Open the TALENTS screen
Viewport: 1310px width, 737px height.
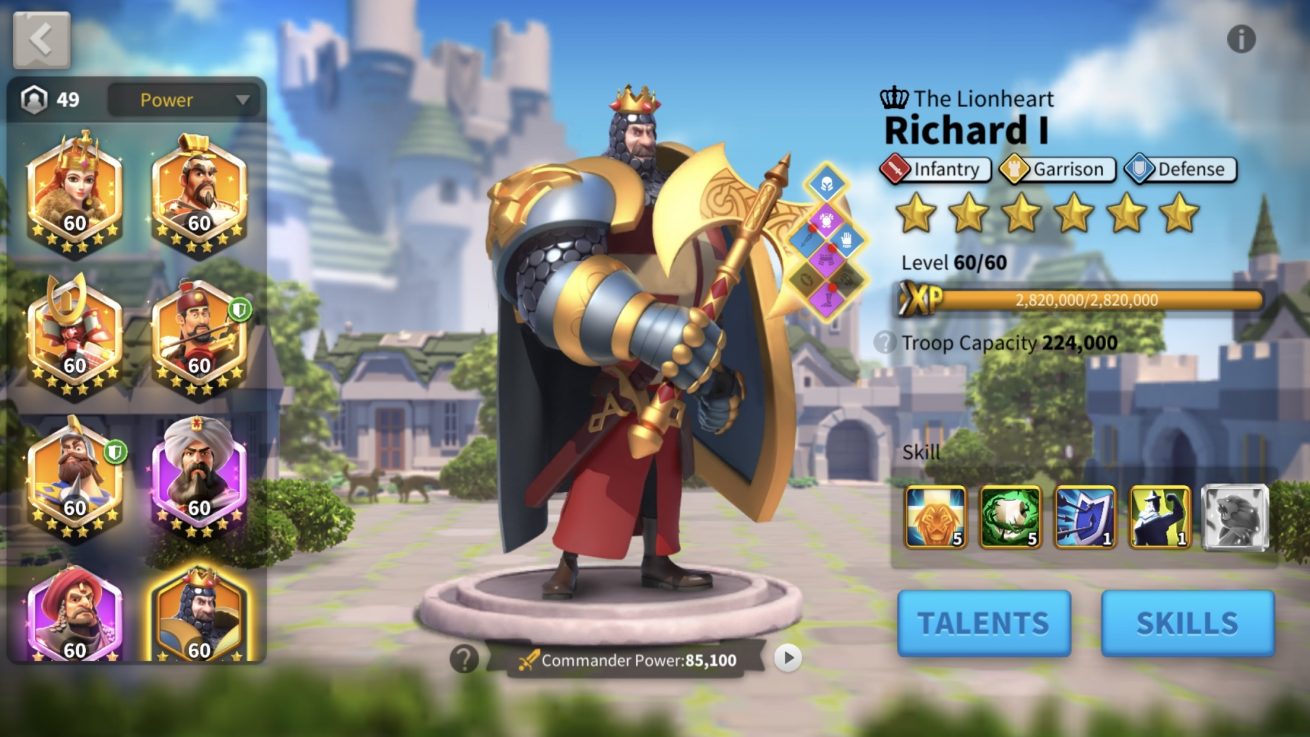coord(983,623)
